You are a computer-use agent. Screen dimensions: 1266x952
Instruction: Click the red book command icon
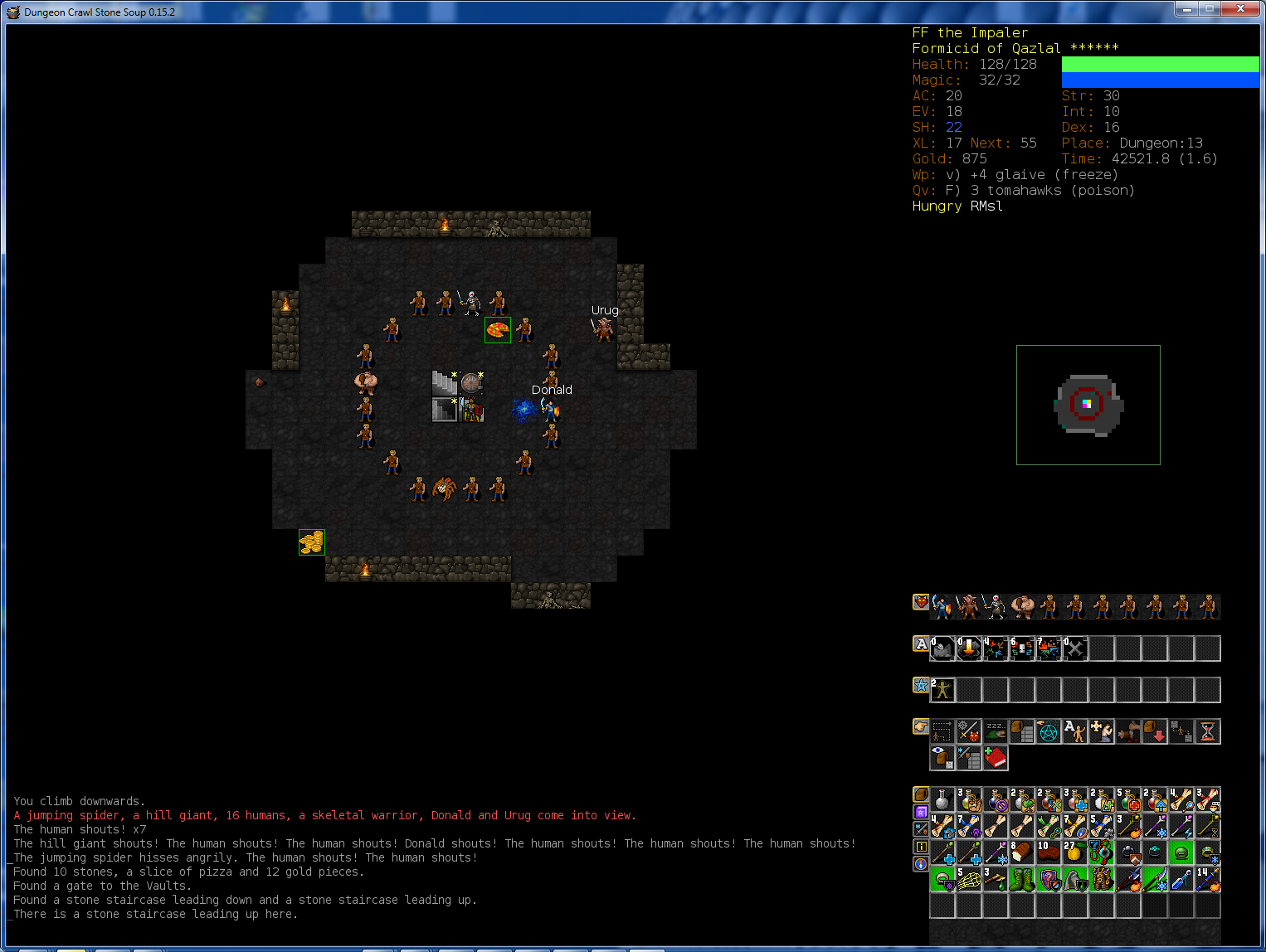[x=996, y=758]
